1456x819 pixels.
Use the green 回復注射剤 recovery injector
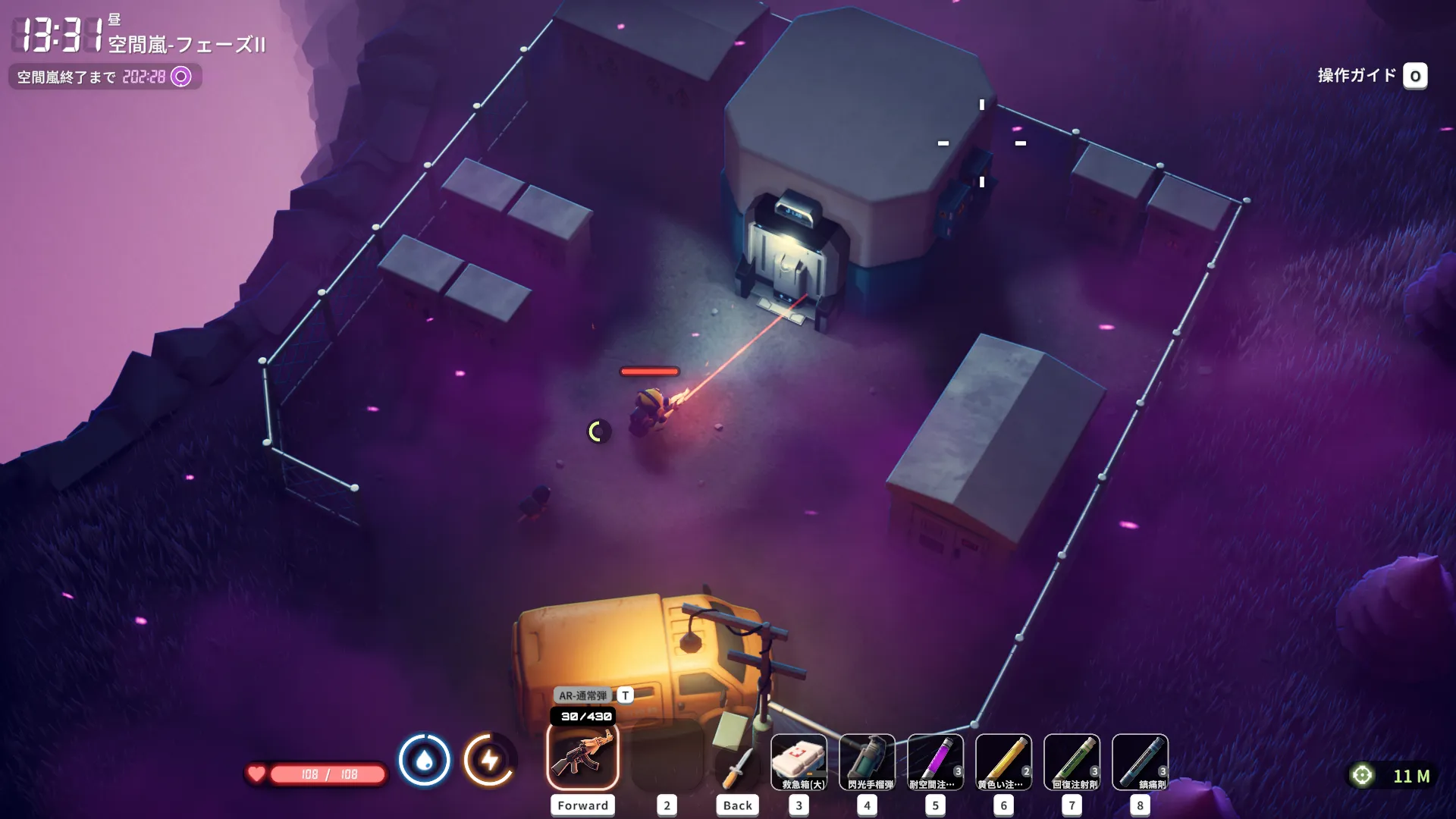pyautogui.click(x=1072, y=762)
